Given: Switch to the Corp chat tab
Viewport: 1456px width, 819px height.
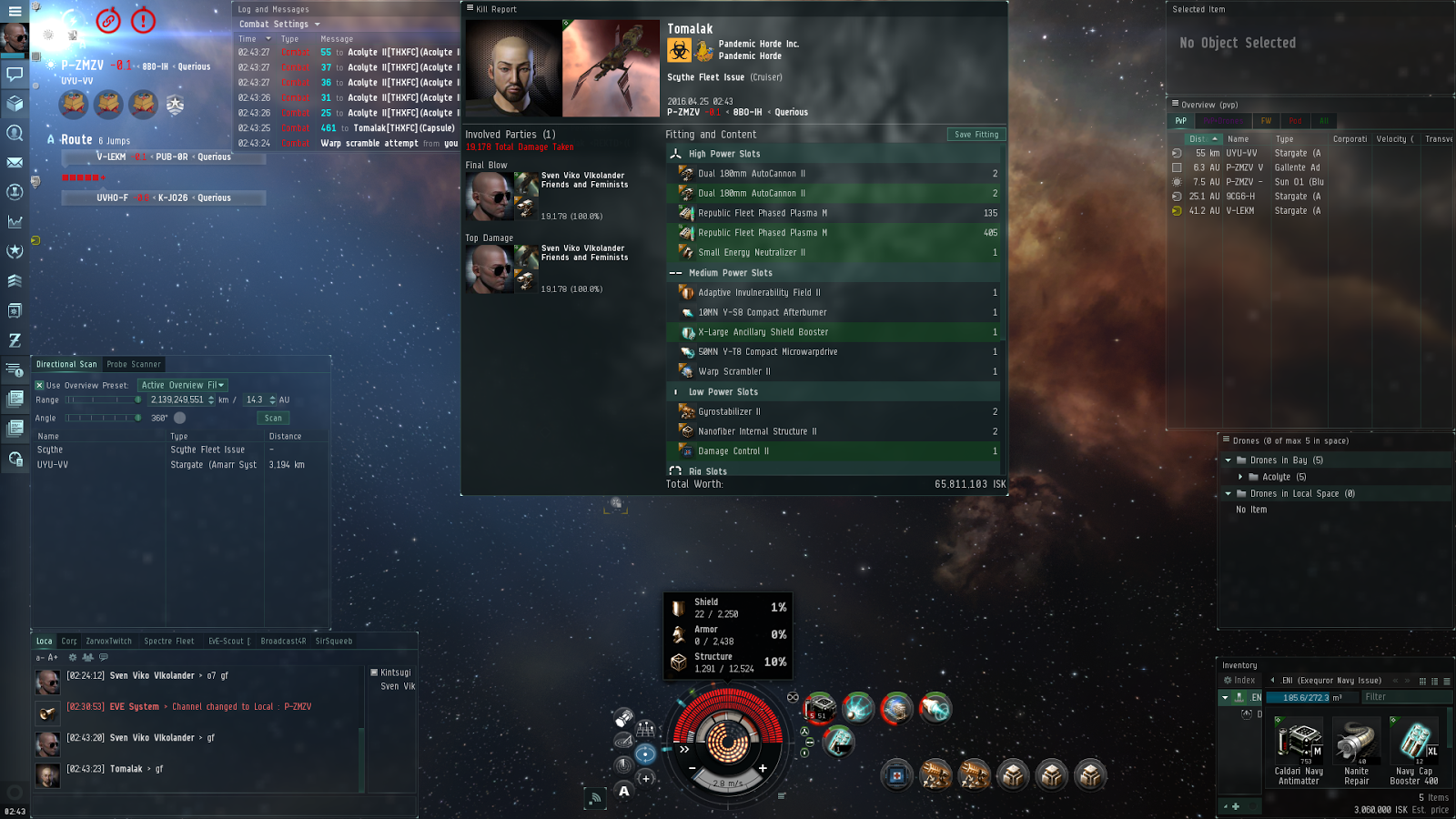Looking at the screenshot, I should point(68,641).
